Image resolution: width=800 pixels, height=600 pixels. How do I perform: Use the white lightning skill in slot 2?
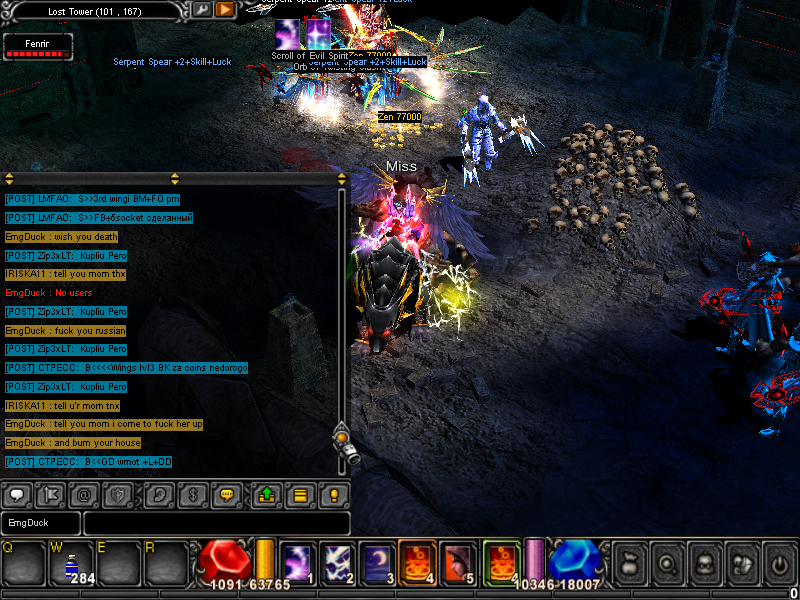tap(336, 563)
